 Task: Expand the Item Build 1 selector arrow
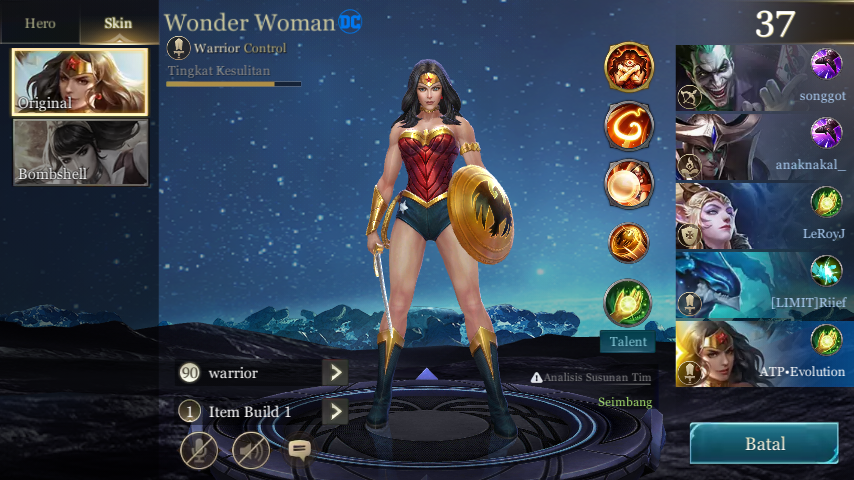[334, 411]
